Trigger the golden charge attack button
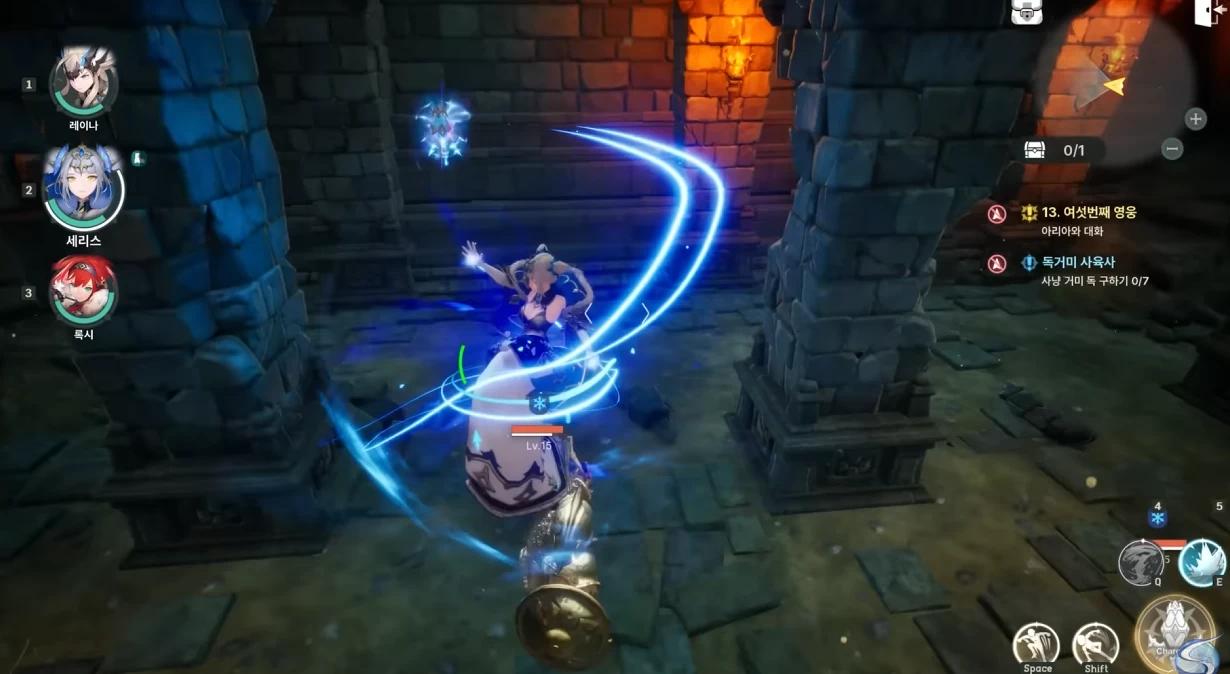This screenshot has height=674, width=1230. (x=1176, y=634)
